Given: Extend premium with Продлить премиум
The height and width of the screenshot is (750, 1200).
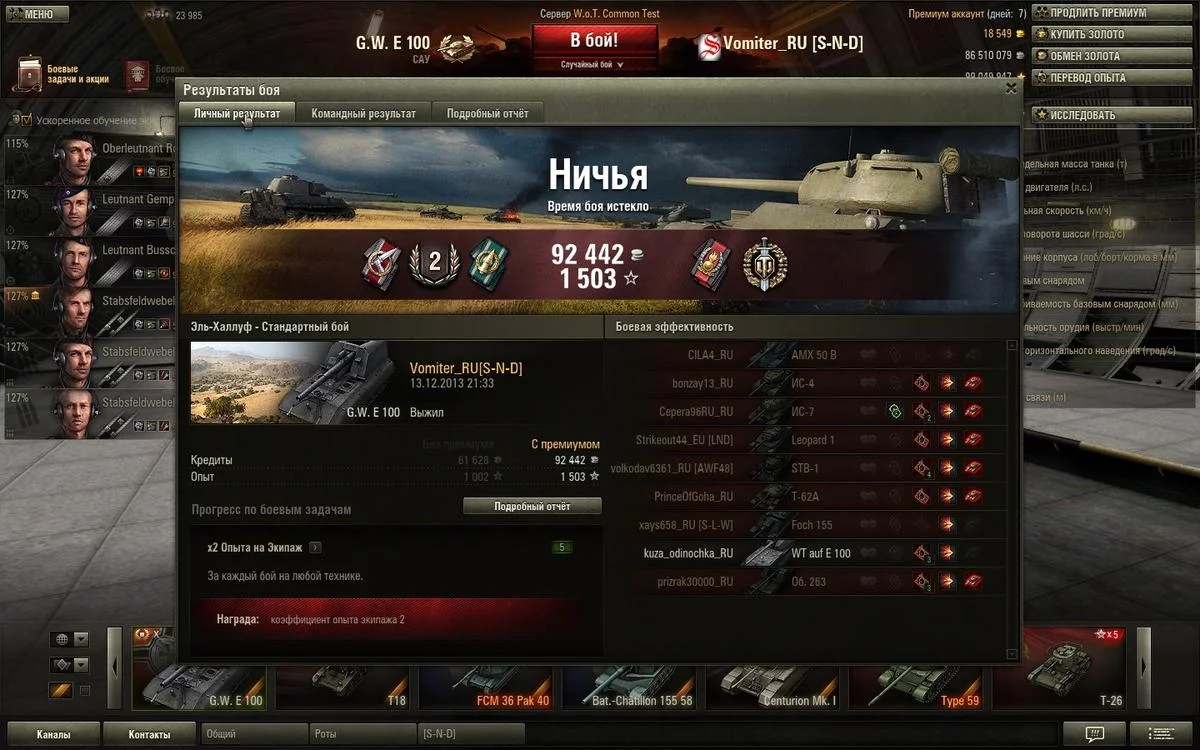Looking at the screenshot, I should click(x=1113, y=13).
